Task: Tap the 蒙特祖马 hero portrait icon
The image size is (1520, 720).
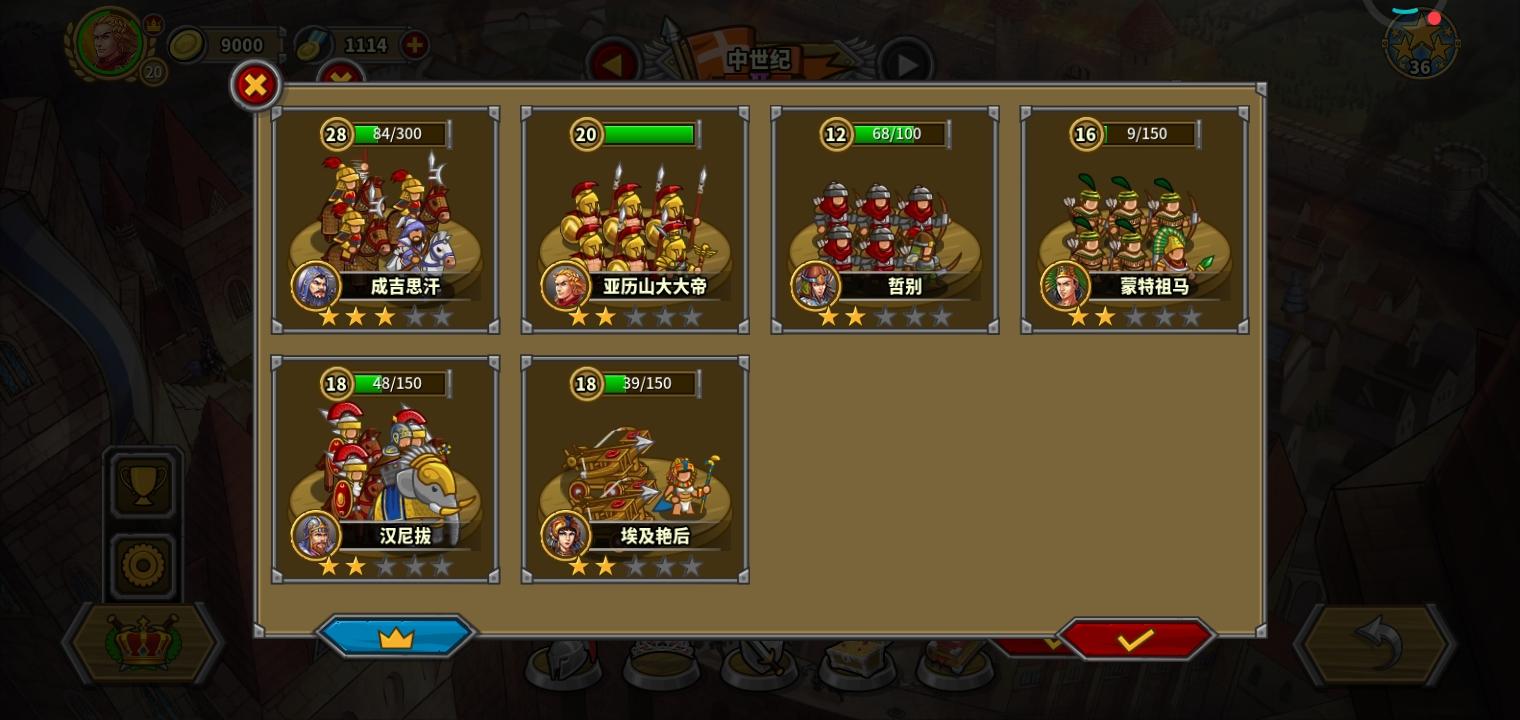Action: 1066,287
